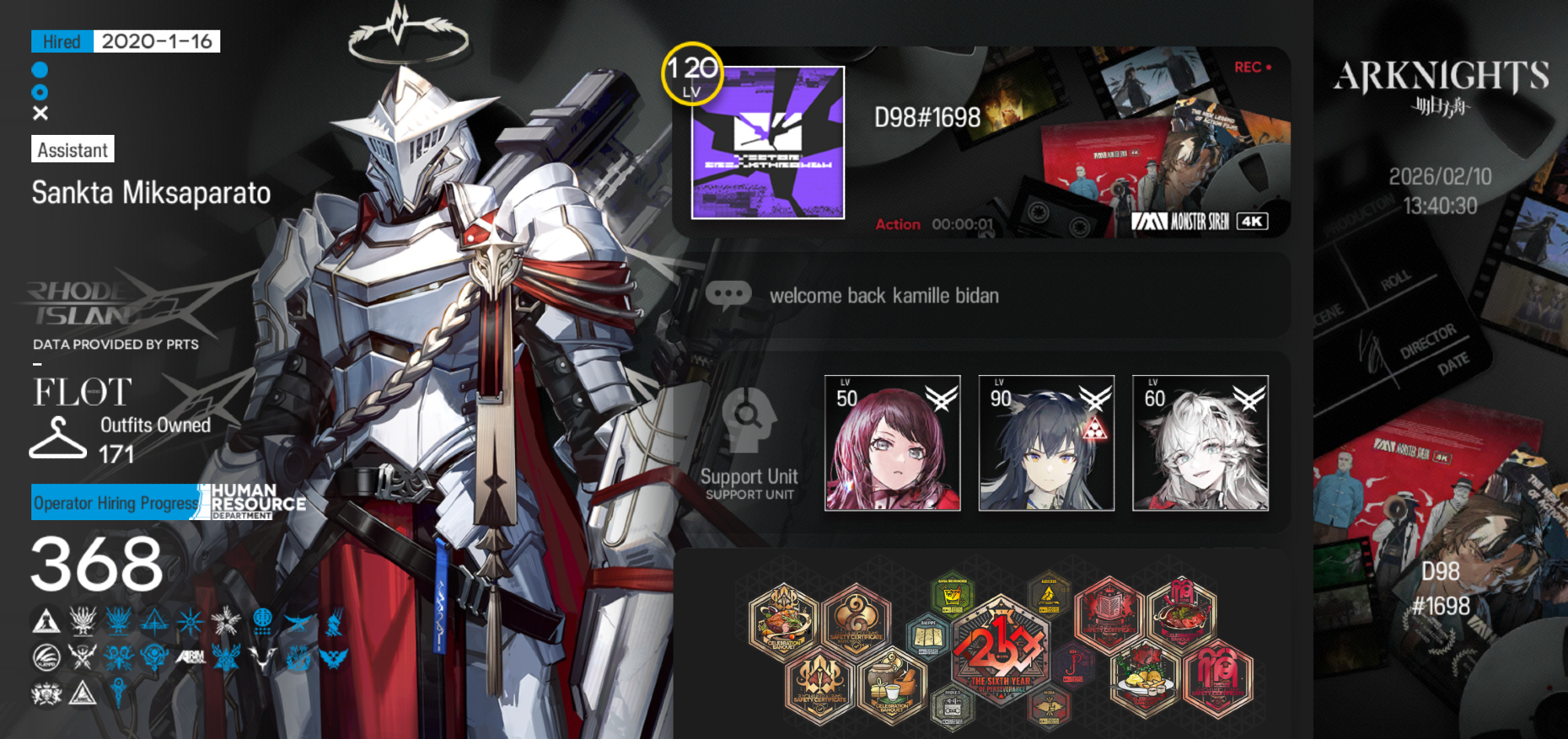
Task: Open the central 'The Sixth Year' medal
Action: click(x=1000, y=651)
